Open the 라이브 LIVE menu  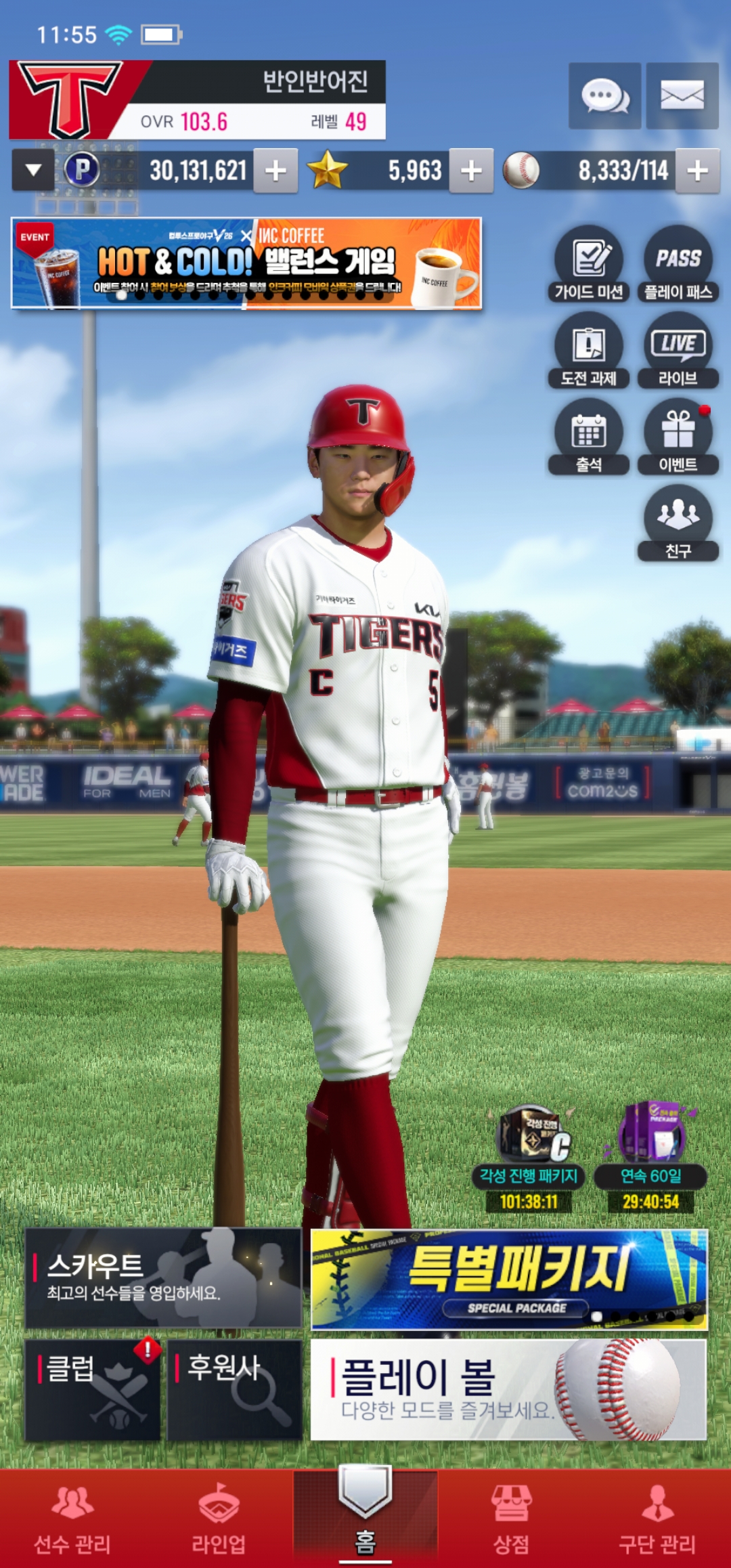(678, 350)
